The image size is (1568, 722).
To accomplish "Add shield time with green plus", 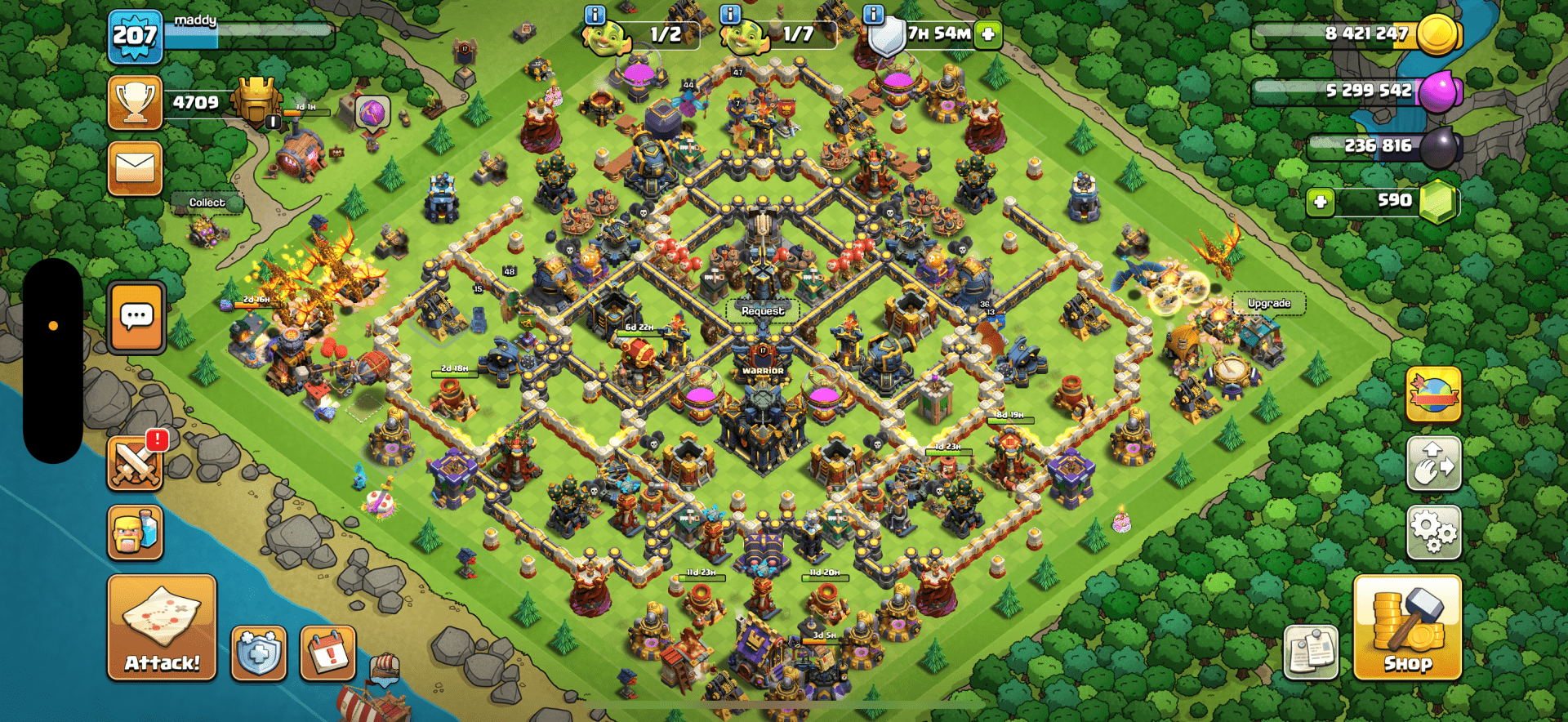I will pyautogui.click(x=988, y=34).
